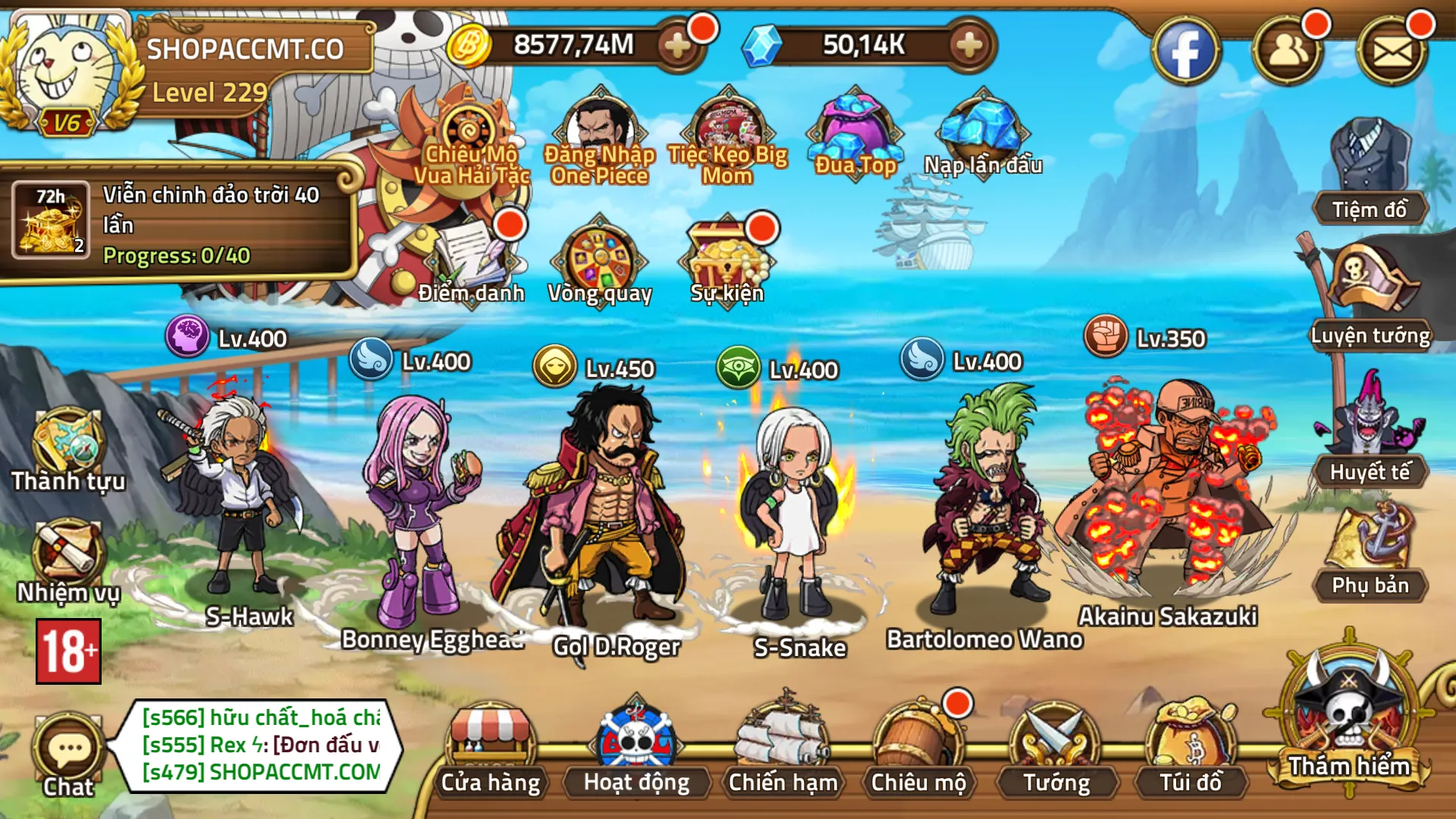The image size is (1456, 819).
Task: Open the Sự kiện event chest
Action: 726,258
